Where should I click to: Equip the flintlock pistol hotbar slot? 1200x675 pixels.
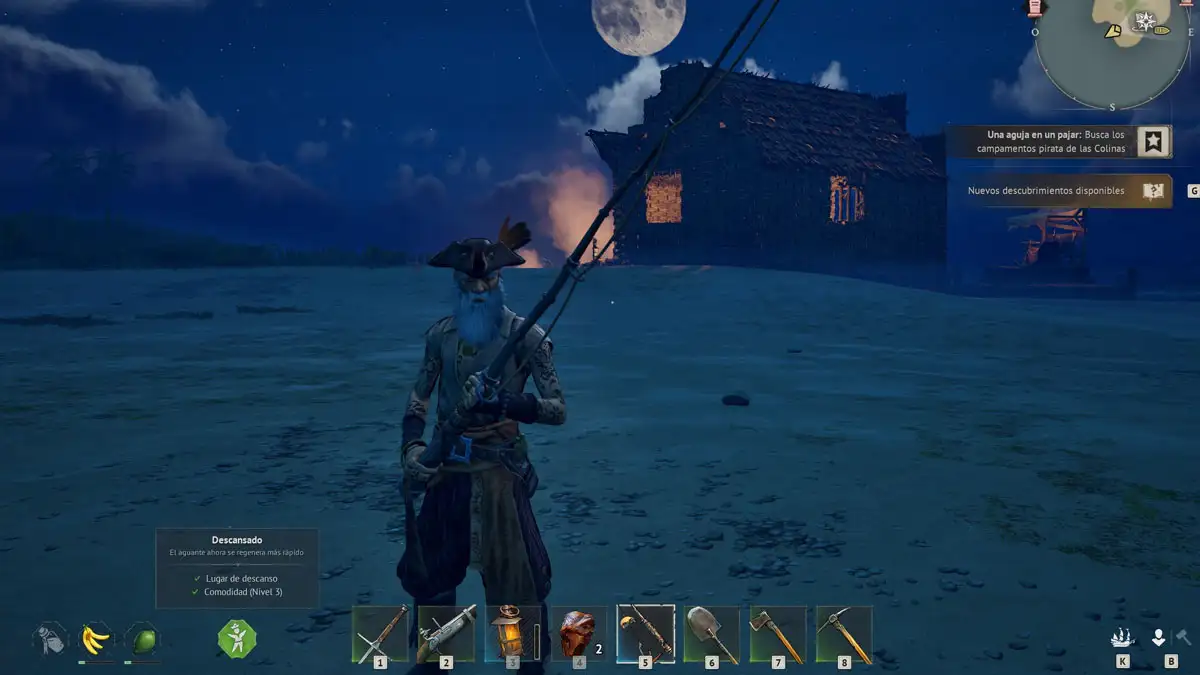pos(446,634)
